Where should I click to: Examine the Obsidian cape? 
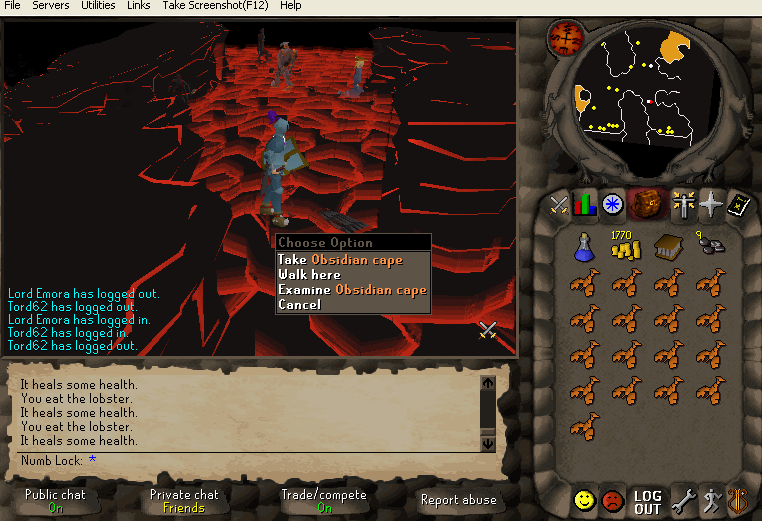(x=352, y=290)
